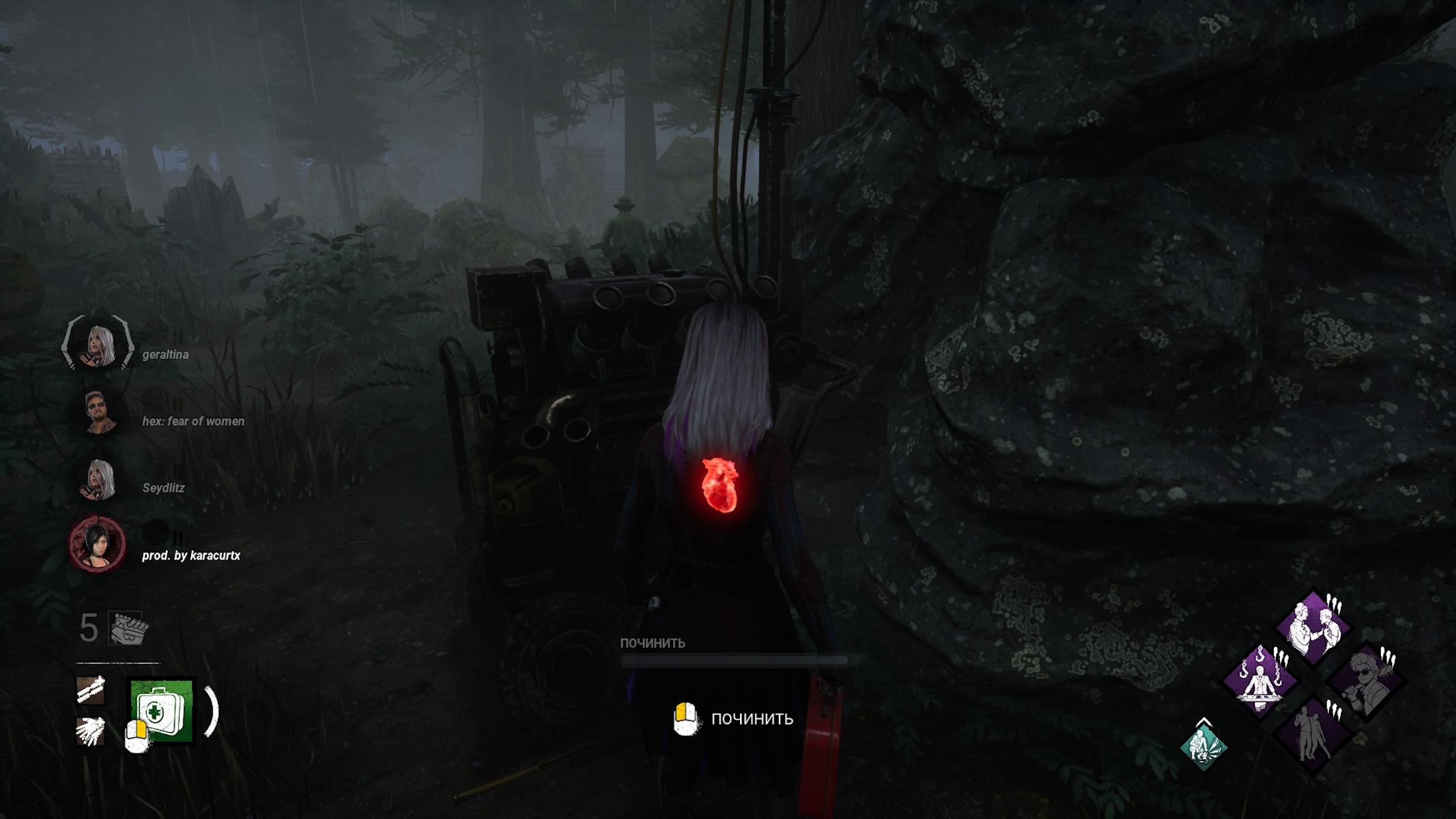Click the rubber gloves add-on icon
Image resolution: width=1456 pixels, height=819 pixels.
click(91, 731)
